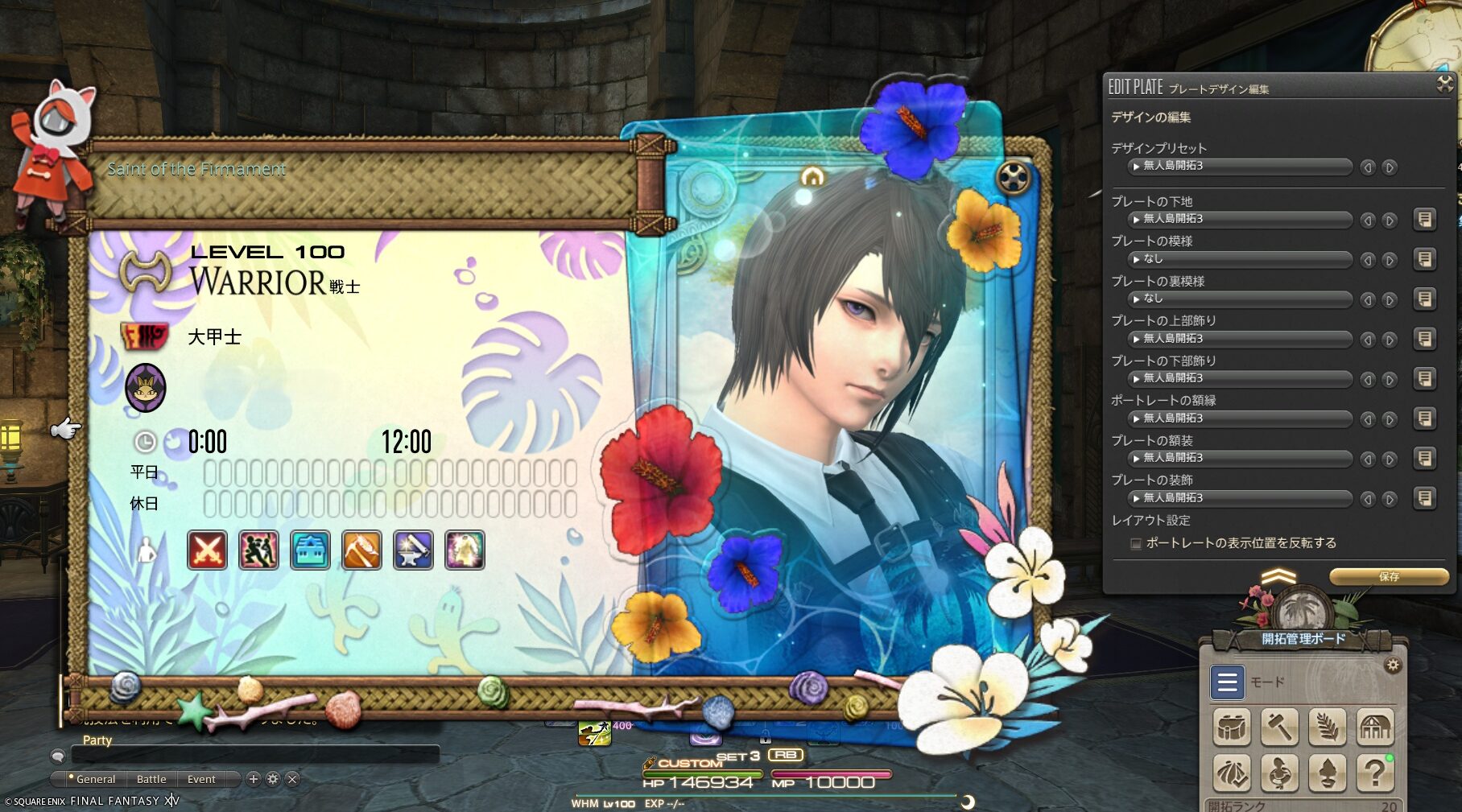
Task: Open the プレートの上部飾り dropdown
Action: click(1240, 339)
